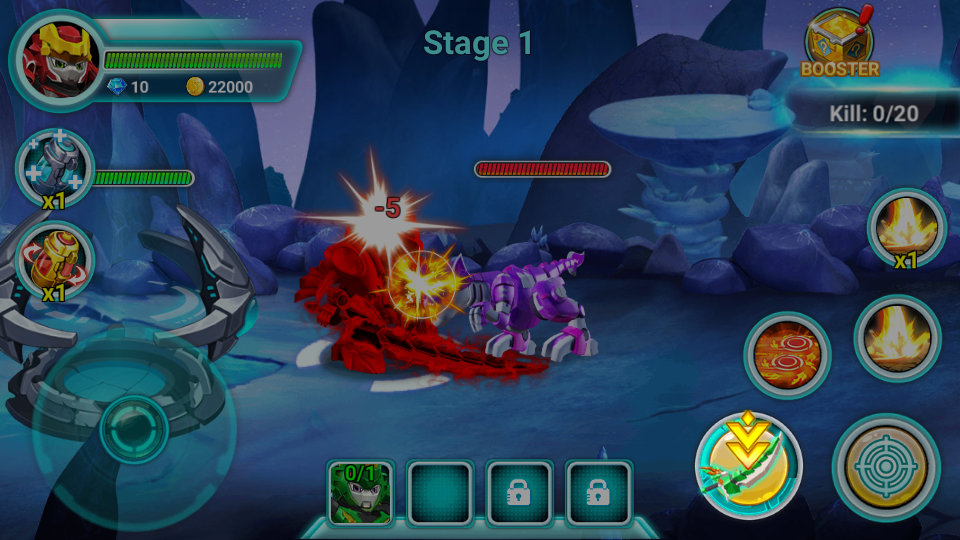Screen dimensions: 960x540
Task: Activate the flame skill marked x1
Action: [906, 230]
